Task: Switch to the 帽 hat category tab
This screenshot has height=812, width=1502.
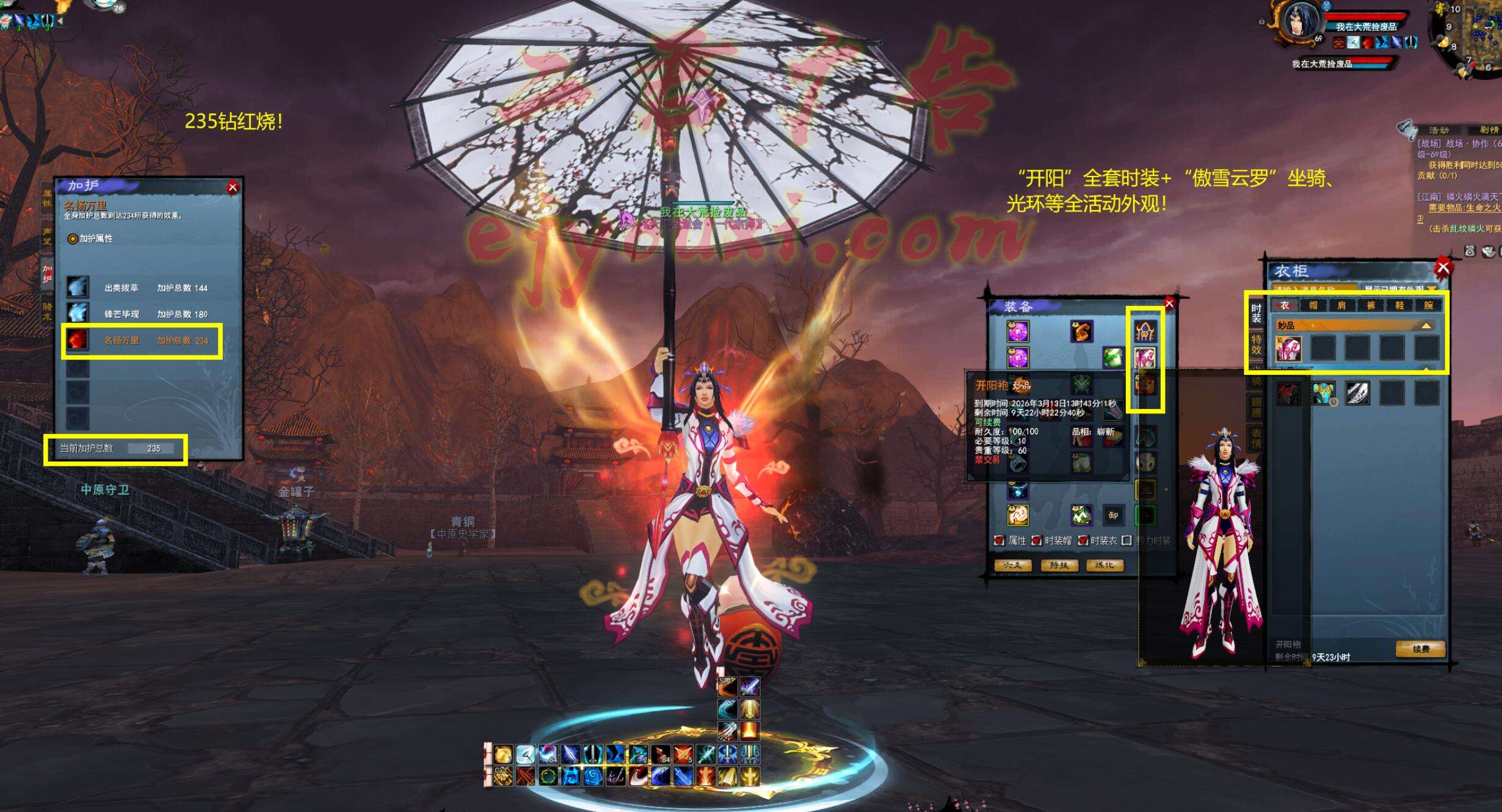Action: tap(1313, 305)
